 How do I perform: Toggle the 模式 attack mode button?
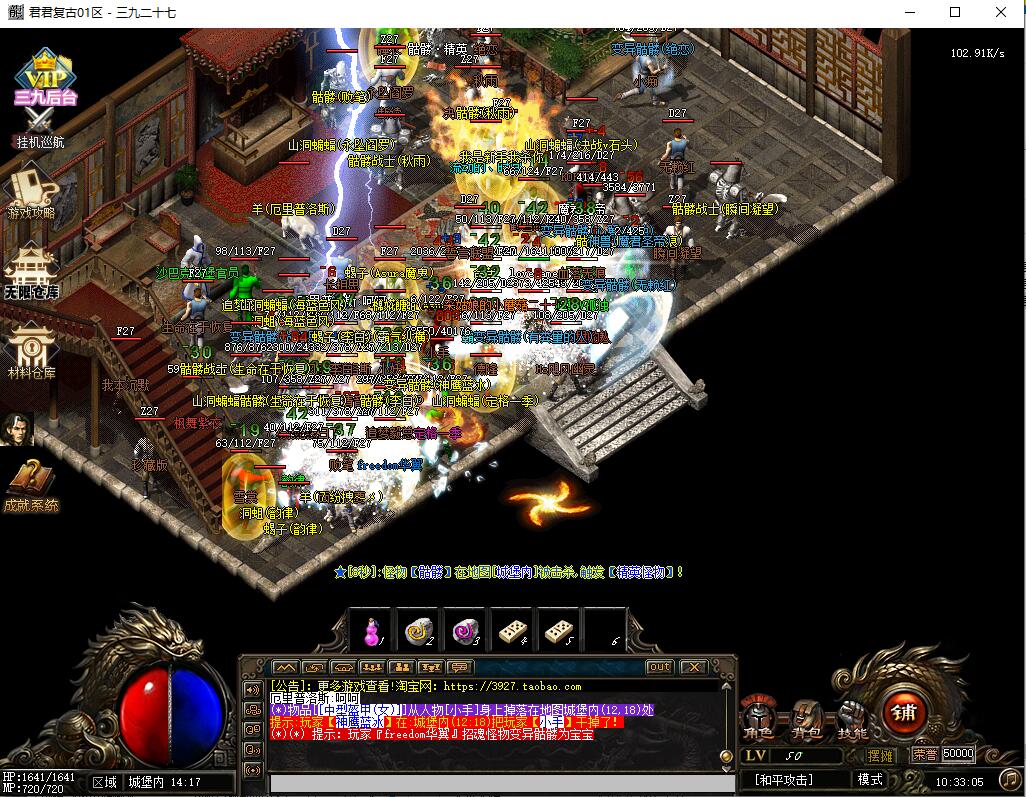point(870,779)
